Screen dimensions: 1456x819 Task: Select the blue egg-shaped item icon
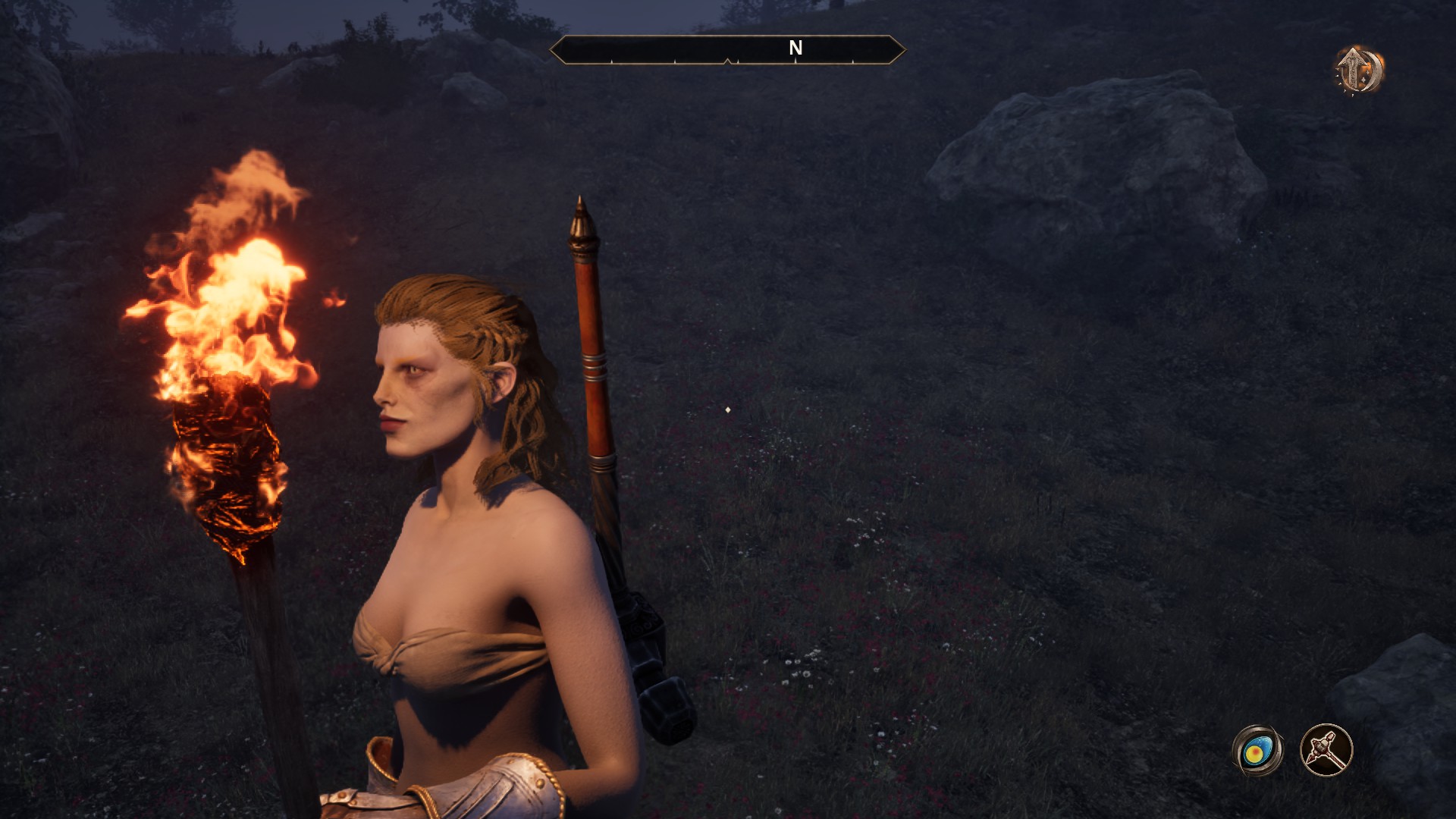(x=1257, y=751)
